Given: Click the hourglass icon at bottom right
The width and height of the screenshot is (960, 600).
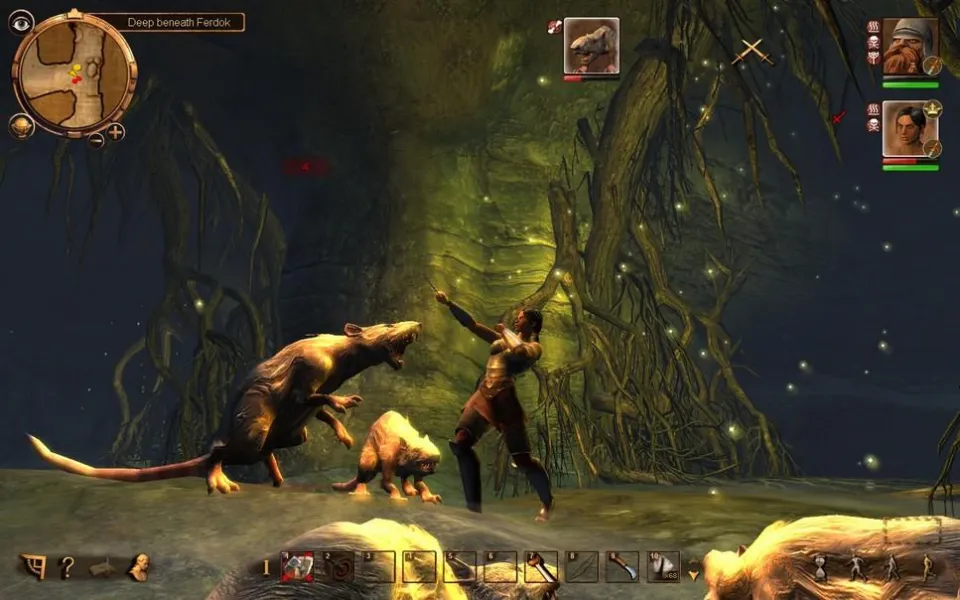Looking at the screenshot, I should (x=820, y=567).
